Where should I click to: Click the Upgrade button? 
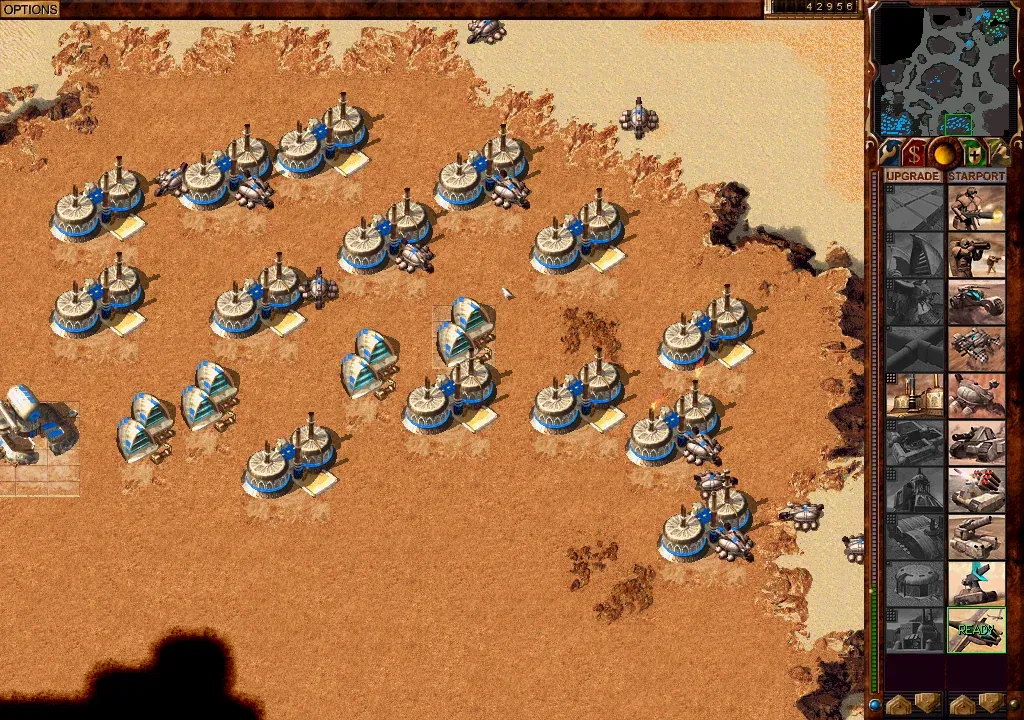click(x=913, y=176)
